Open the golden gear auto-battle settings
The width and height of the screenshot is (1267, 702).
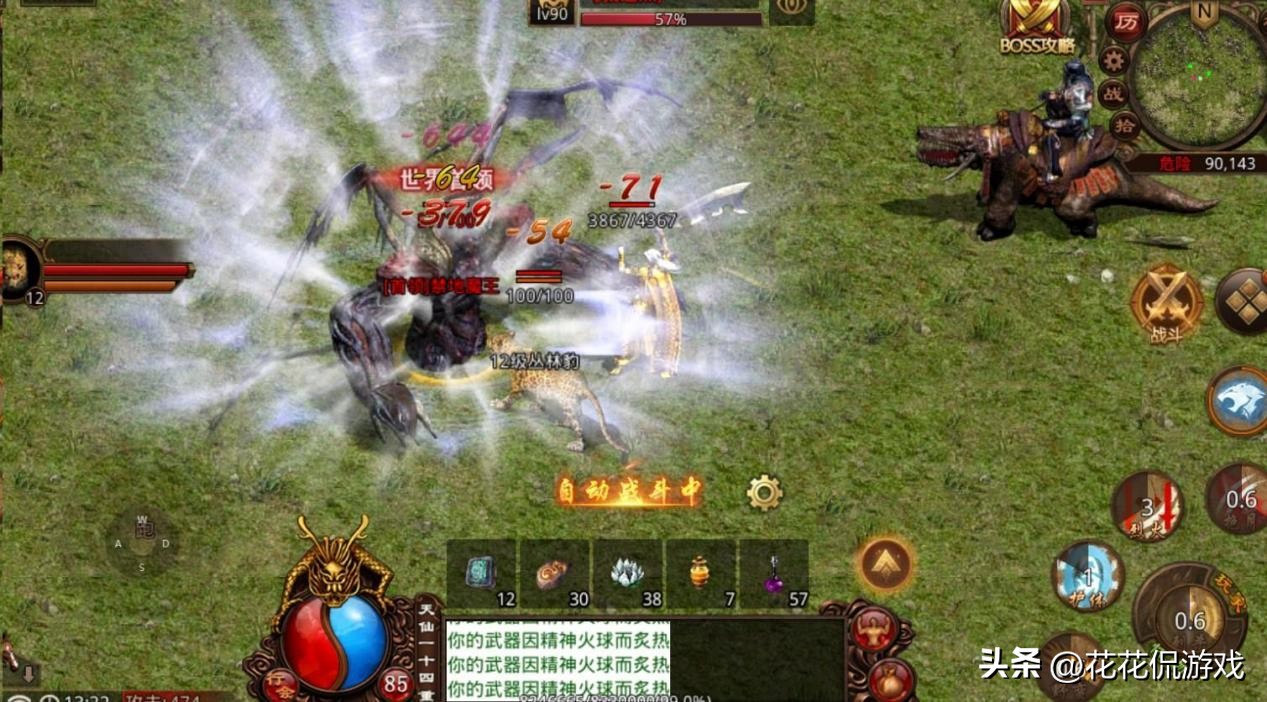(764, 492)
